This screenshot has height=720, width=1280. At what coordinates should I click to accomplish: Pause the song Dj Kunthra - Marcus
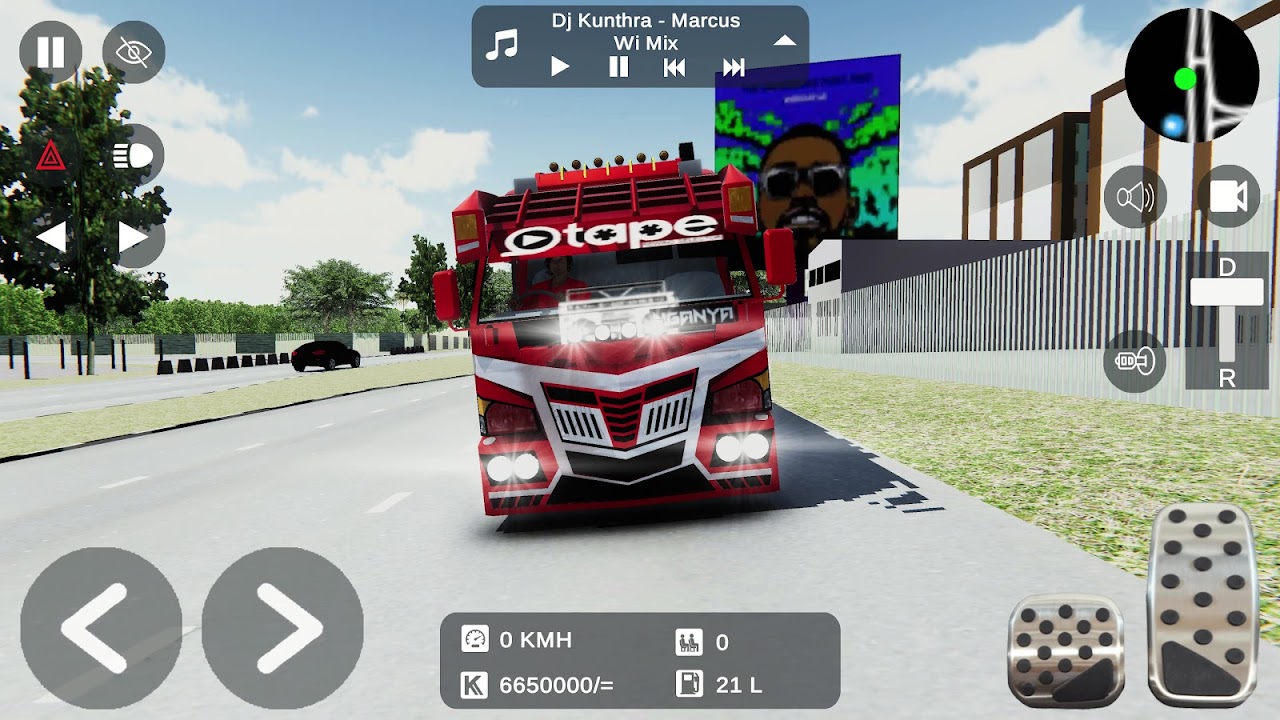tap(617, 66)
